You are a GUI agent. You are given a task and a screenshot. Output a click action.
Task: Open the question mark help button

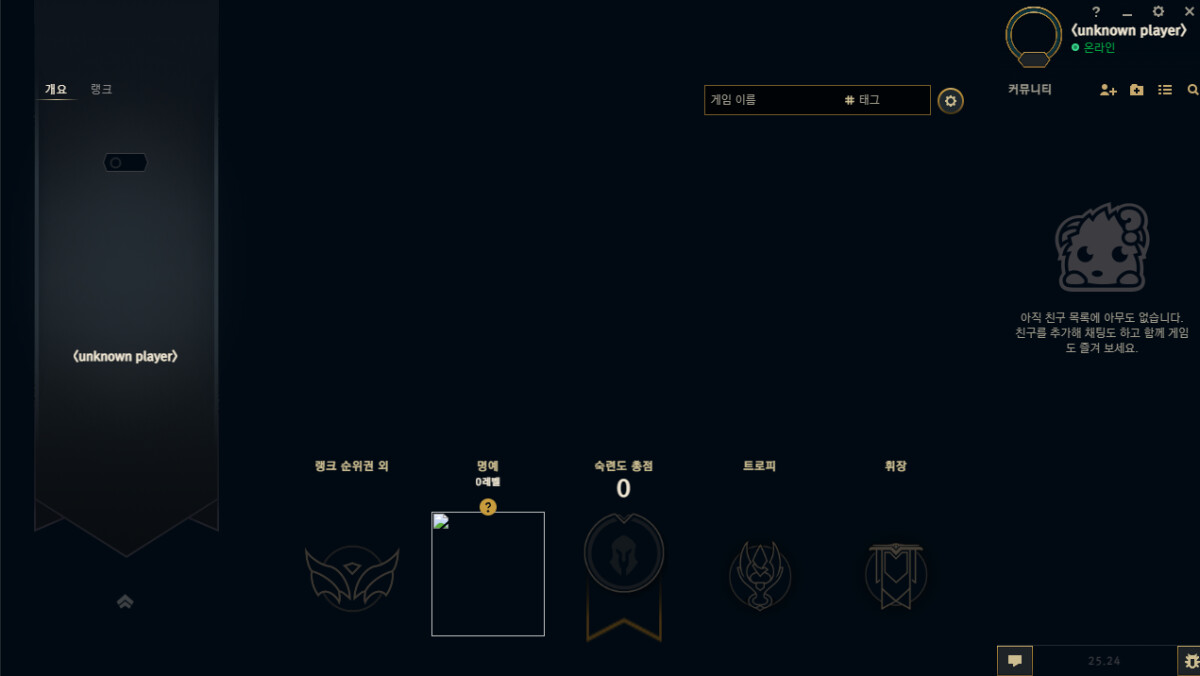pyautogui.click(x=1096, y=12)
